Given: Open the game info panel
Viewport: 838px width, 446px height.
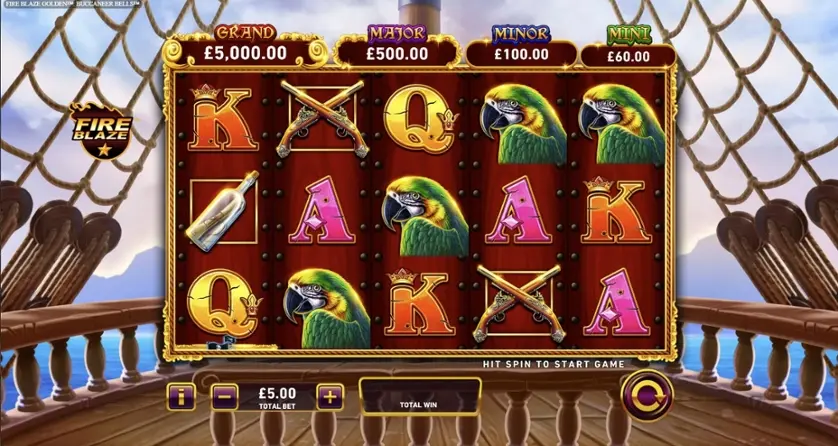Looking at the screenshot, I should pyautogui.click(x=181, y=396).
